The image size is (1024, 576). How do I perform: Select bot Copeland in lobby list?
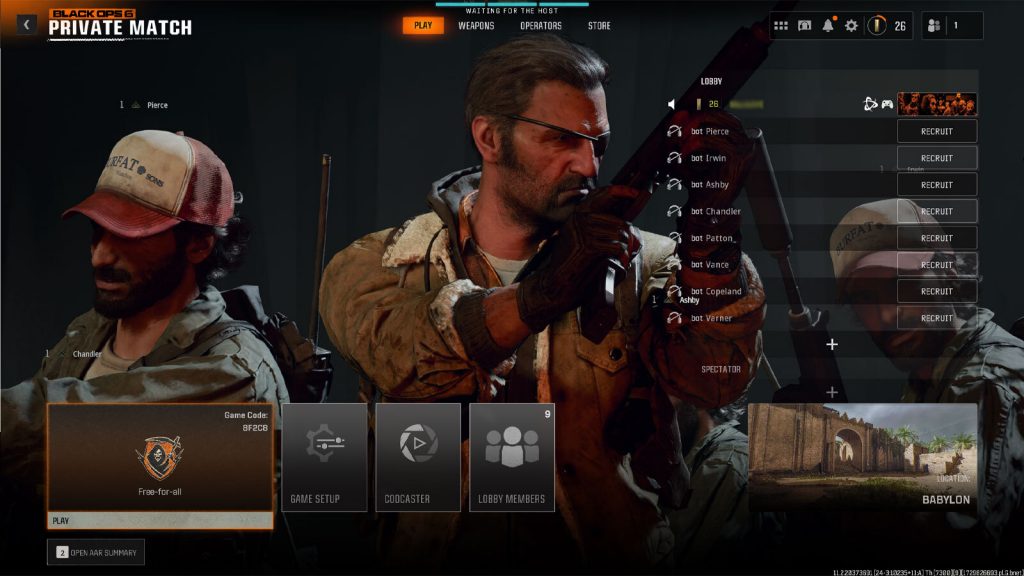click(x=716, y=291)
